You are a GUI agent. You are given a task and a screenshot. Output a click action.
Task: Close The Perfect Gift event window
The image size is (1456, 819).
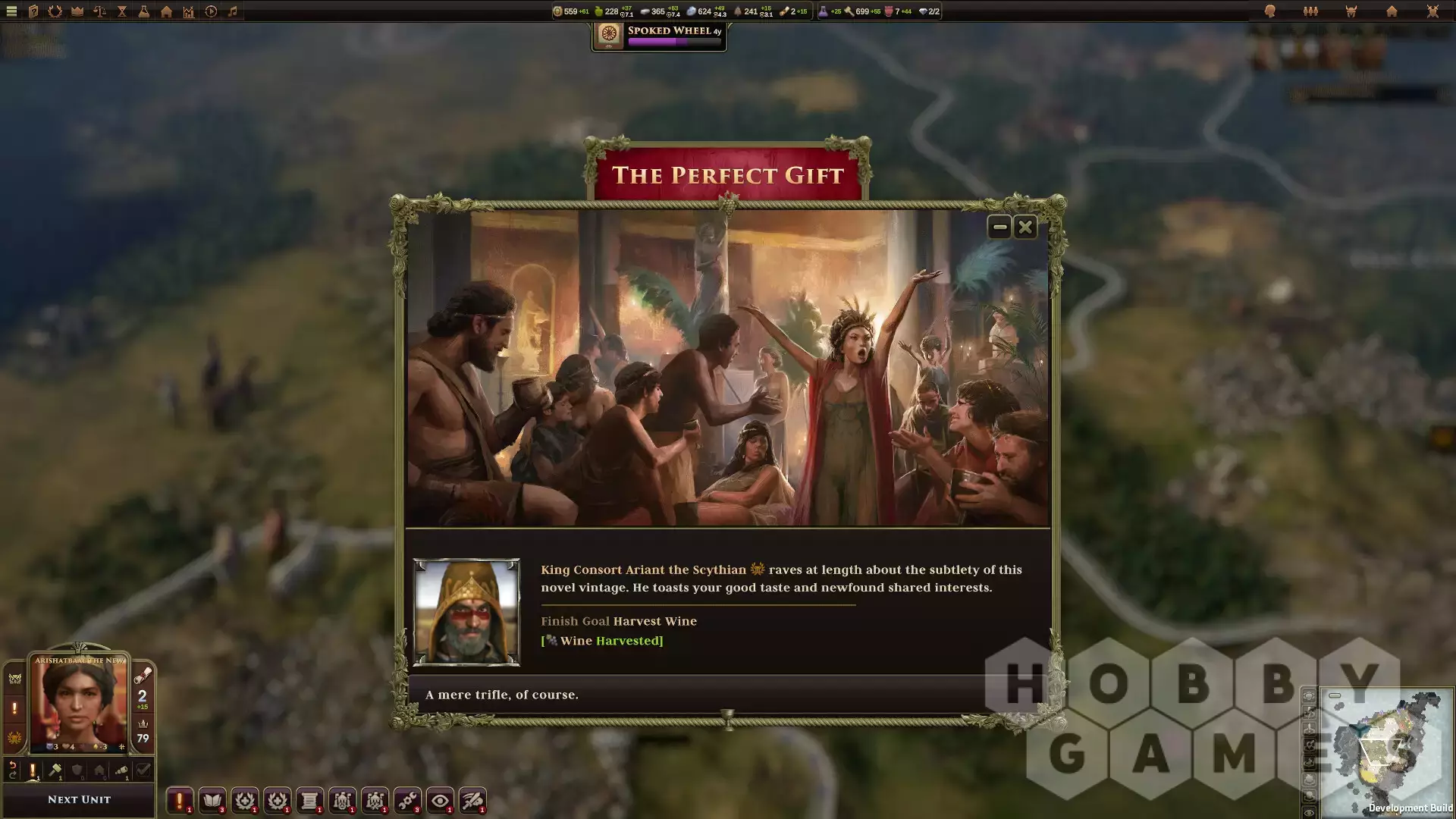(1025, 227)
